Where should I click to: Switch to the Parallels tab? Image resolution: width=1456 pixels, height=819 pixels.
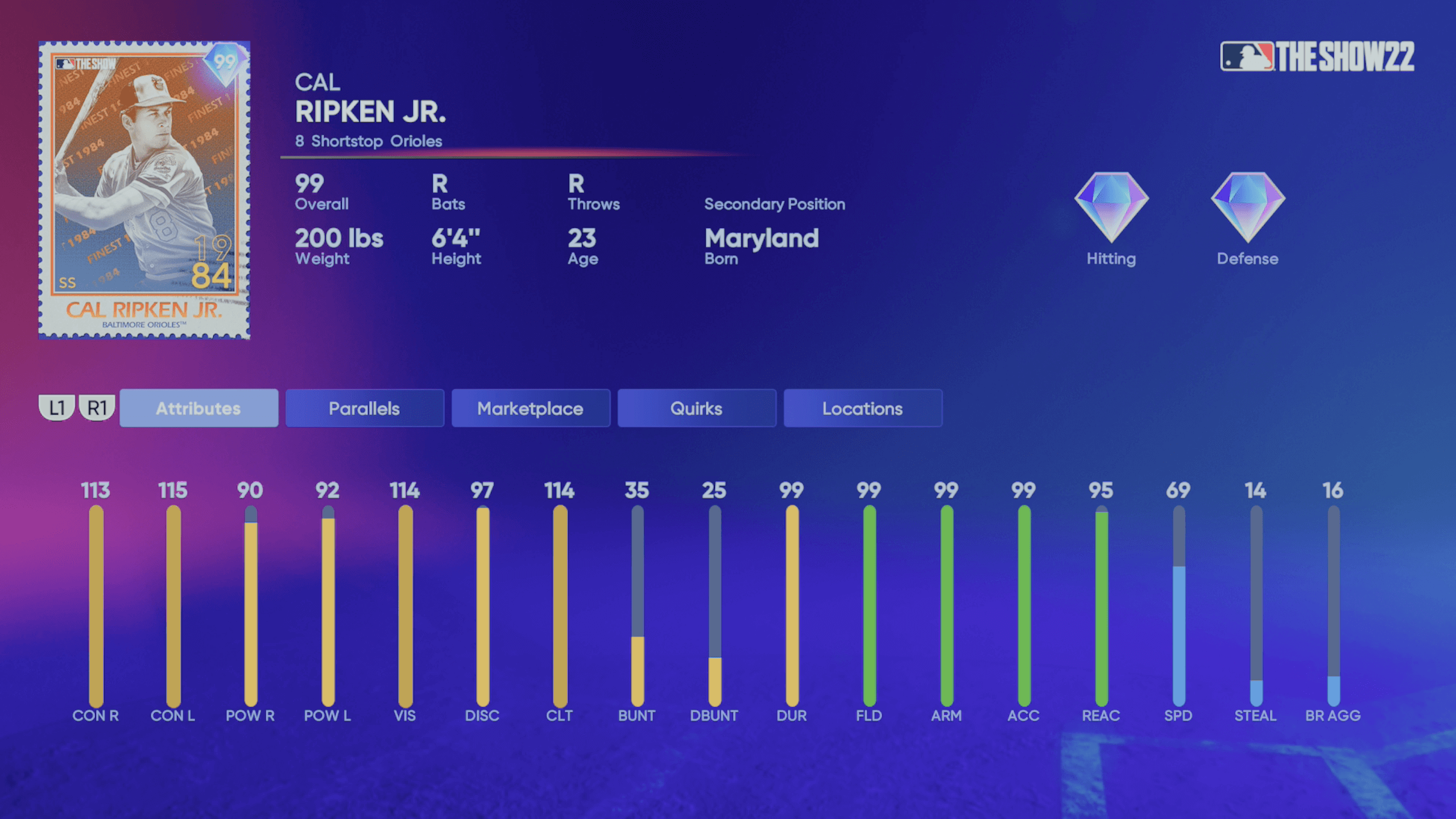coord(364,408)
